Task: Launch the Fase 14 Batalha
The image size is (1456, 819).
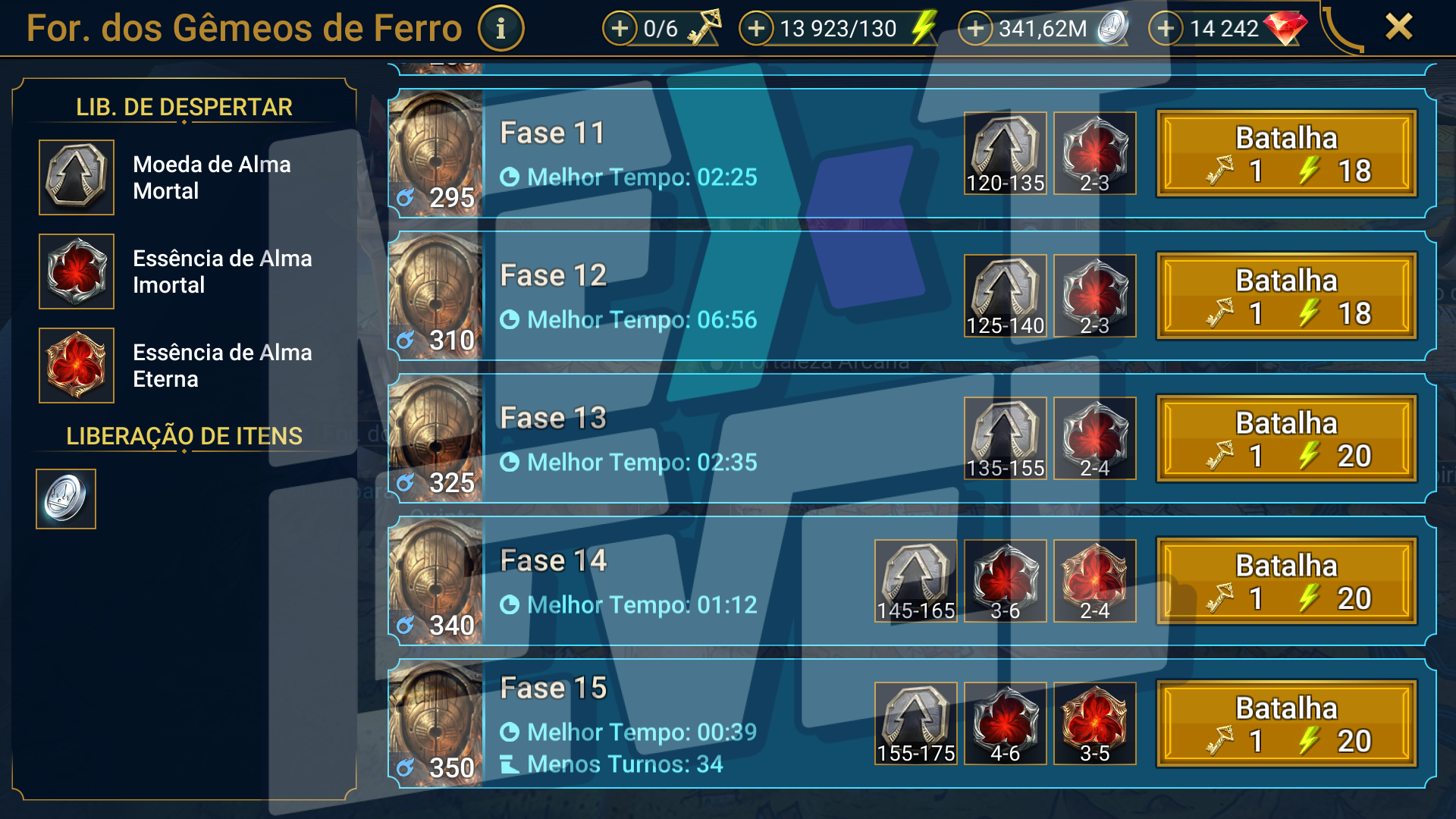Action: [1286, 582]
